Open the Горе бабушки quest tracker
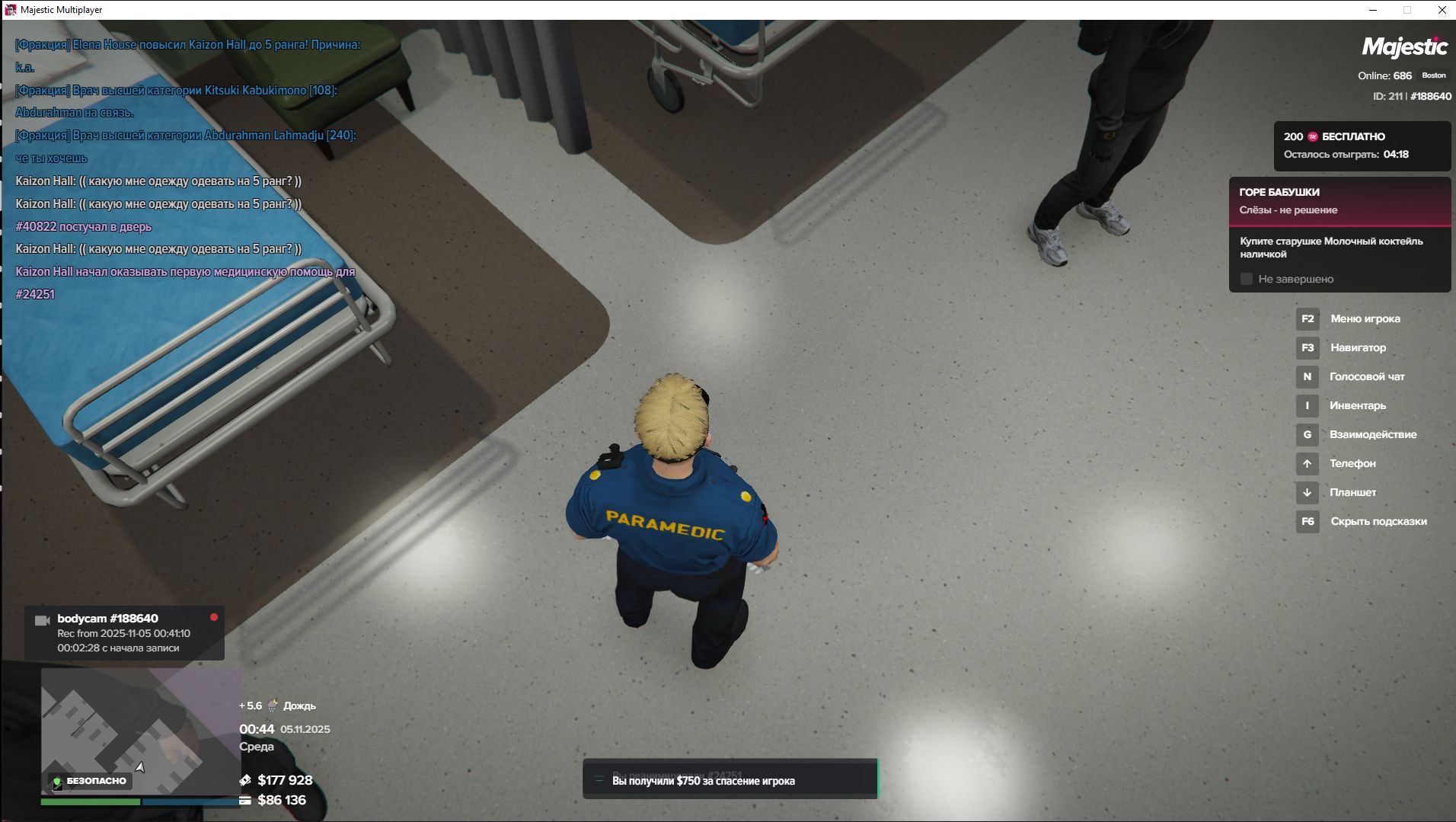The width and height of the screenshot is (1456, 822). pos(1339,201)
